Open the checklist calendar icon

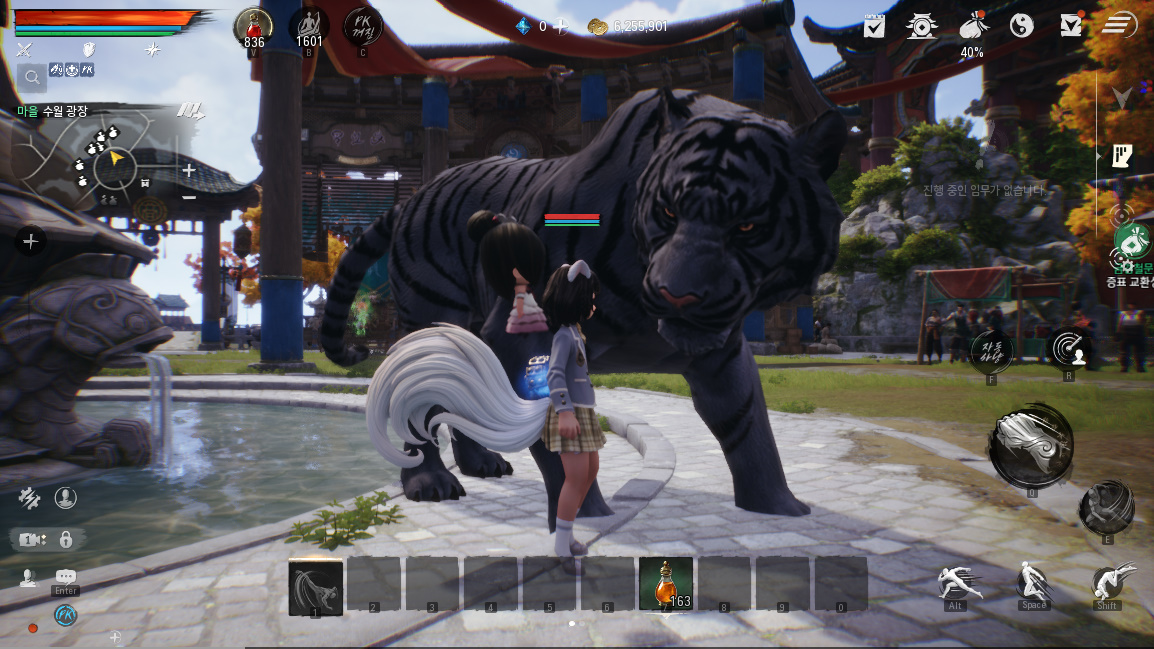(x=875, y=26)
